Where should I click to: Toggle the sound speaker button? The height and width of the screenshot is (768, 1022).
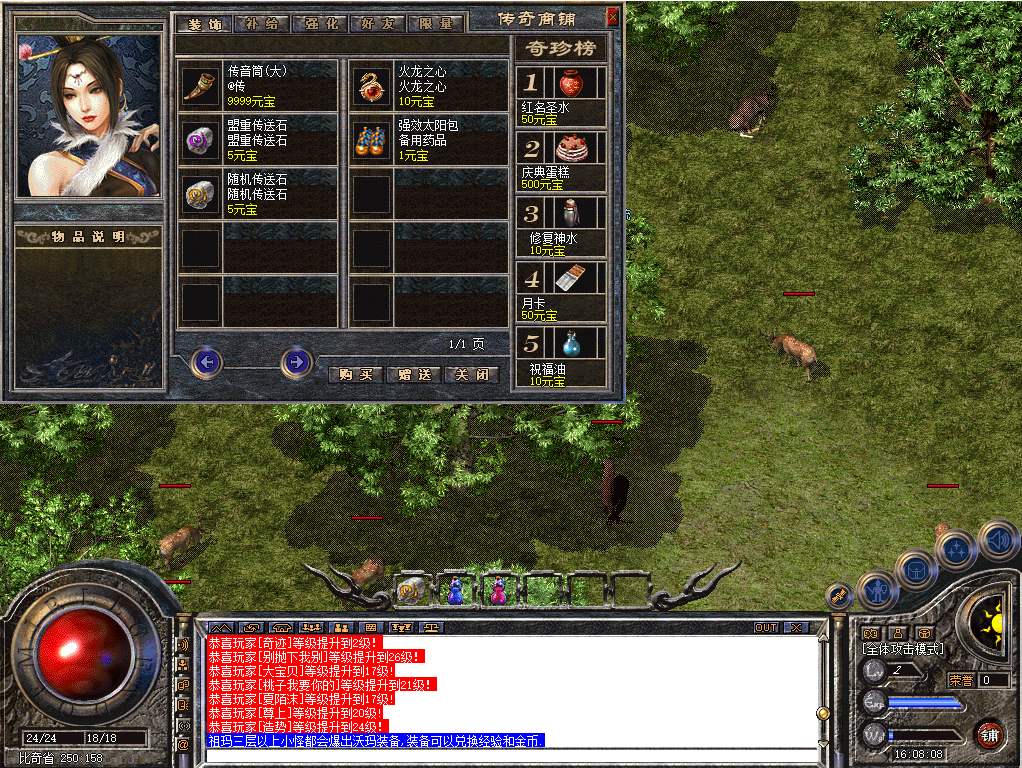click(998, 541)
